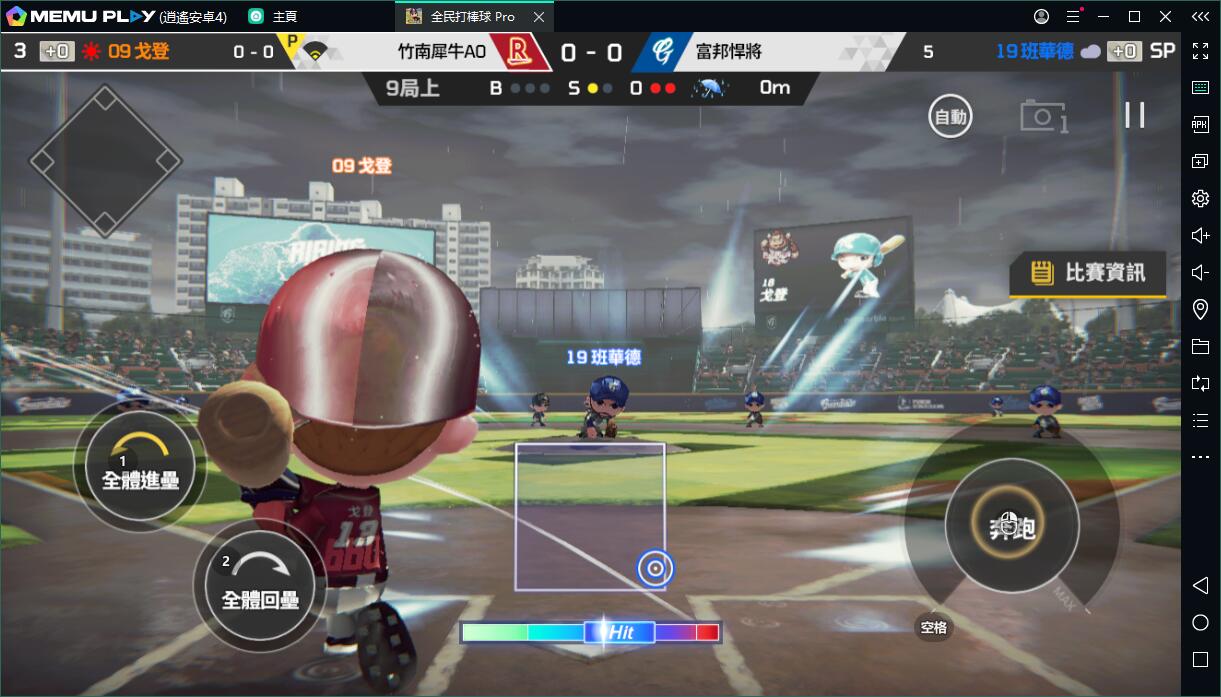This screenshot has height=697, width=1221.
Task: Toggle the 自動 auto-play button
Action: 950,117
